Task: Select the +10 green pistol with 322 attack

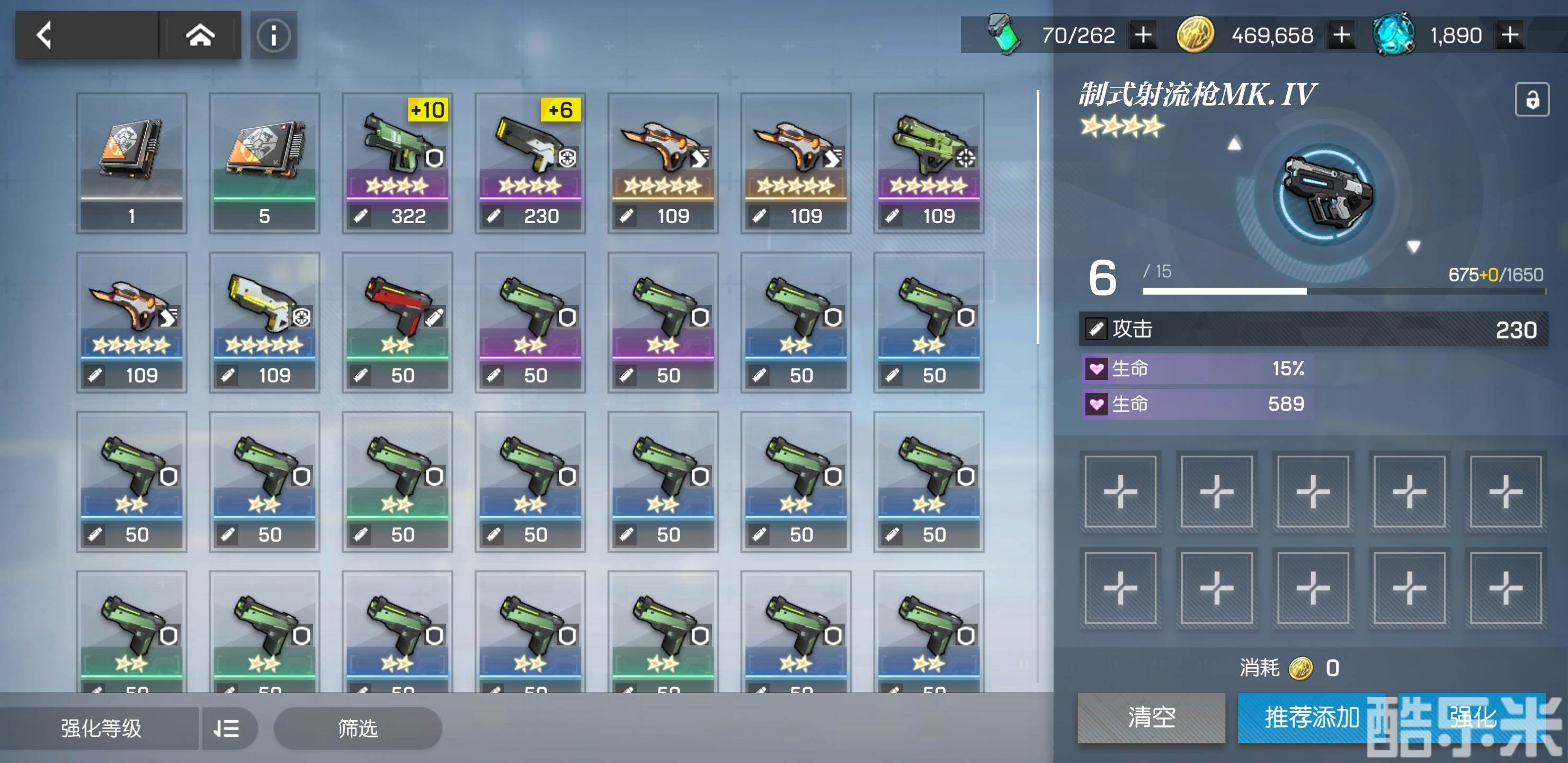Action: [x=397, y=163]
